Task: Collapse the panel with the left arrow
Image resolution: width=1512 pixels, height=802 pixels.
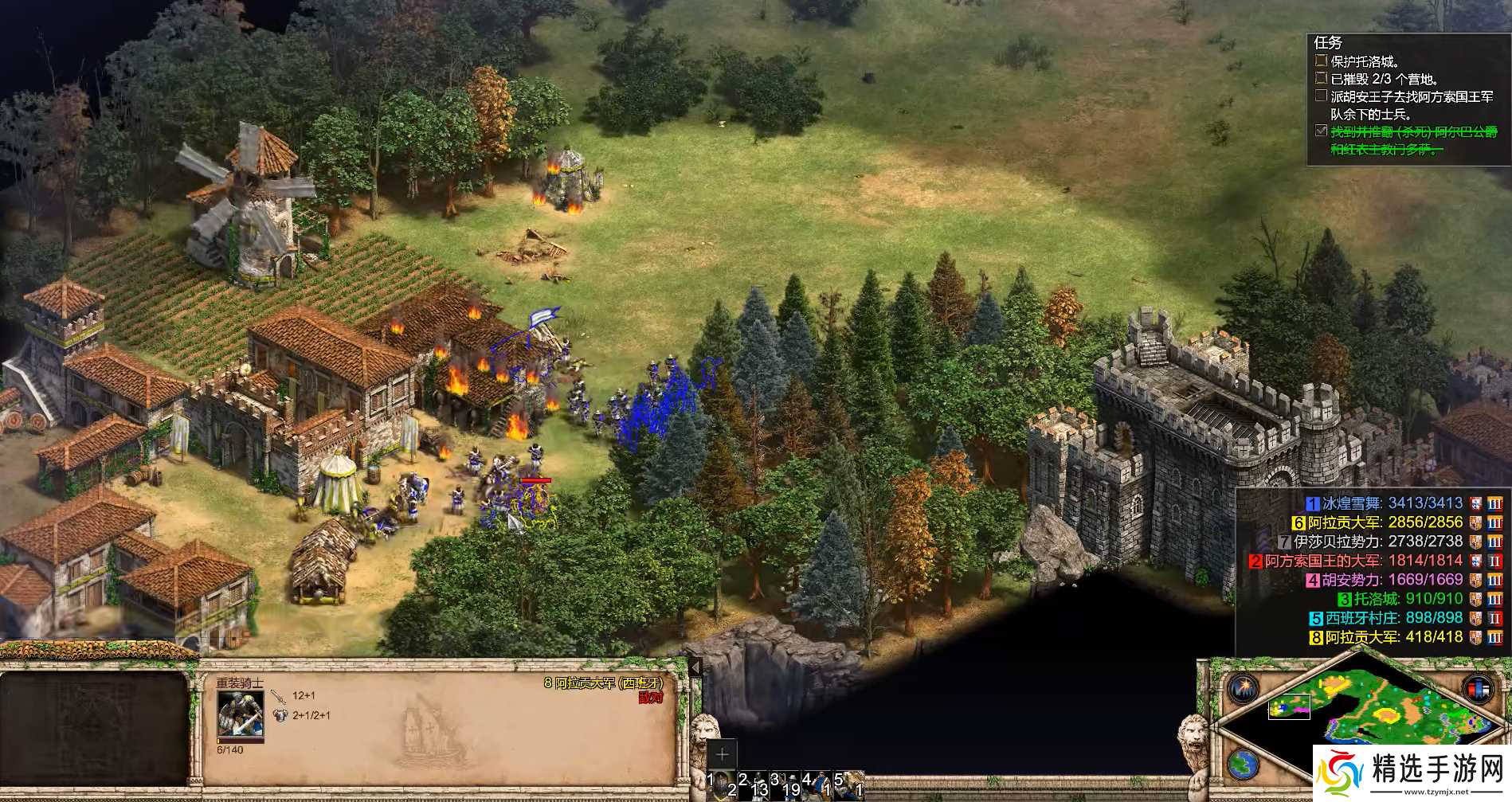Action: point(695,667)
